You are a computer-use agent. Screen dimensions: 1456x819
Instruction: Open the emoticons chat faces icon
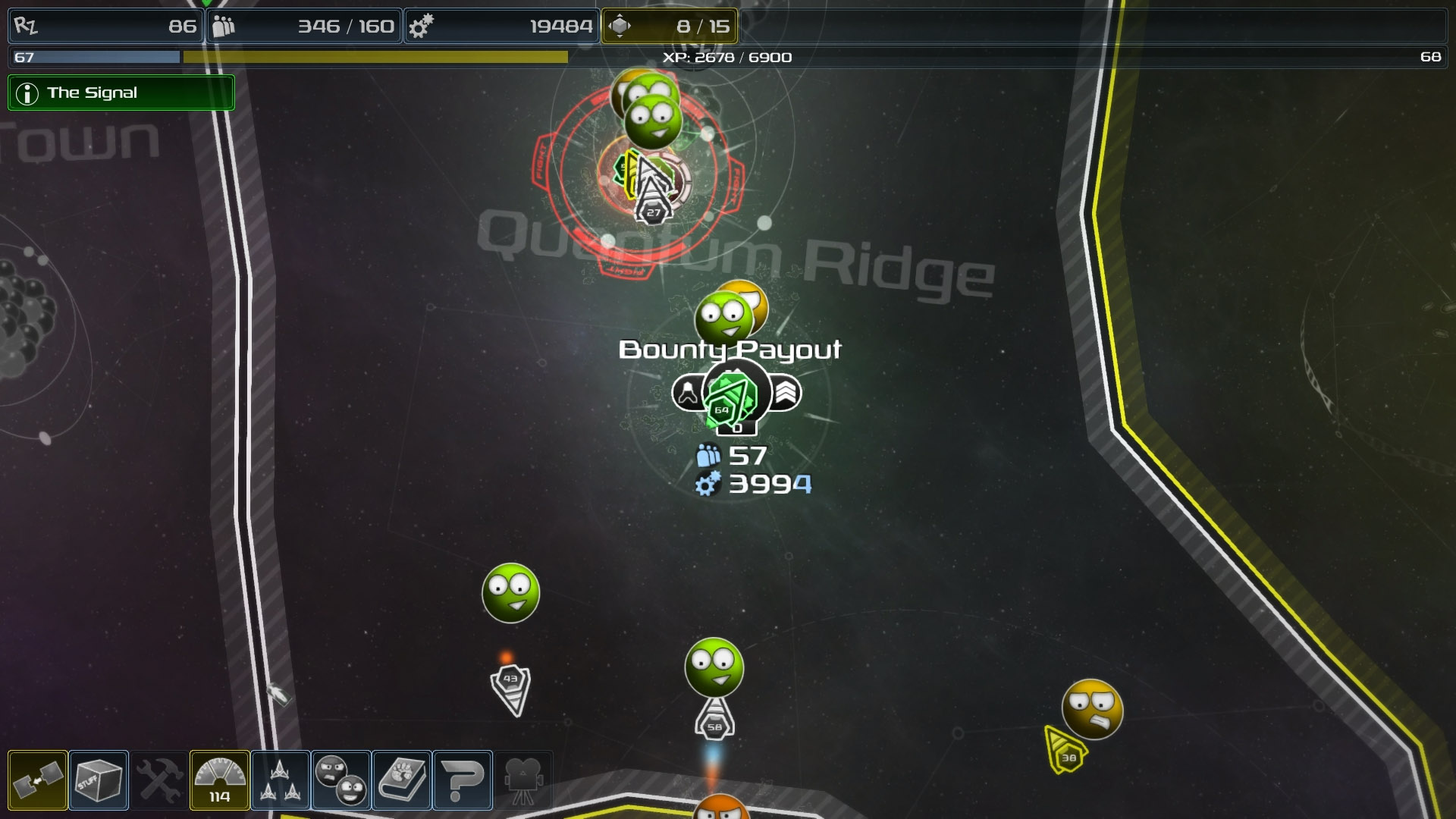340,780
